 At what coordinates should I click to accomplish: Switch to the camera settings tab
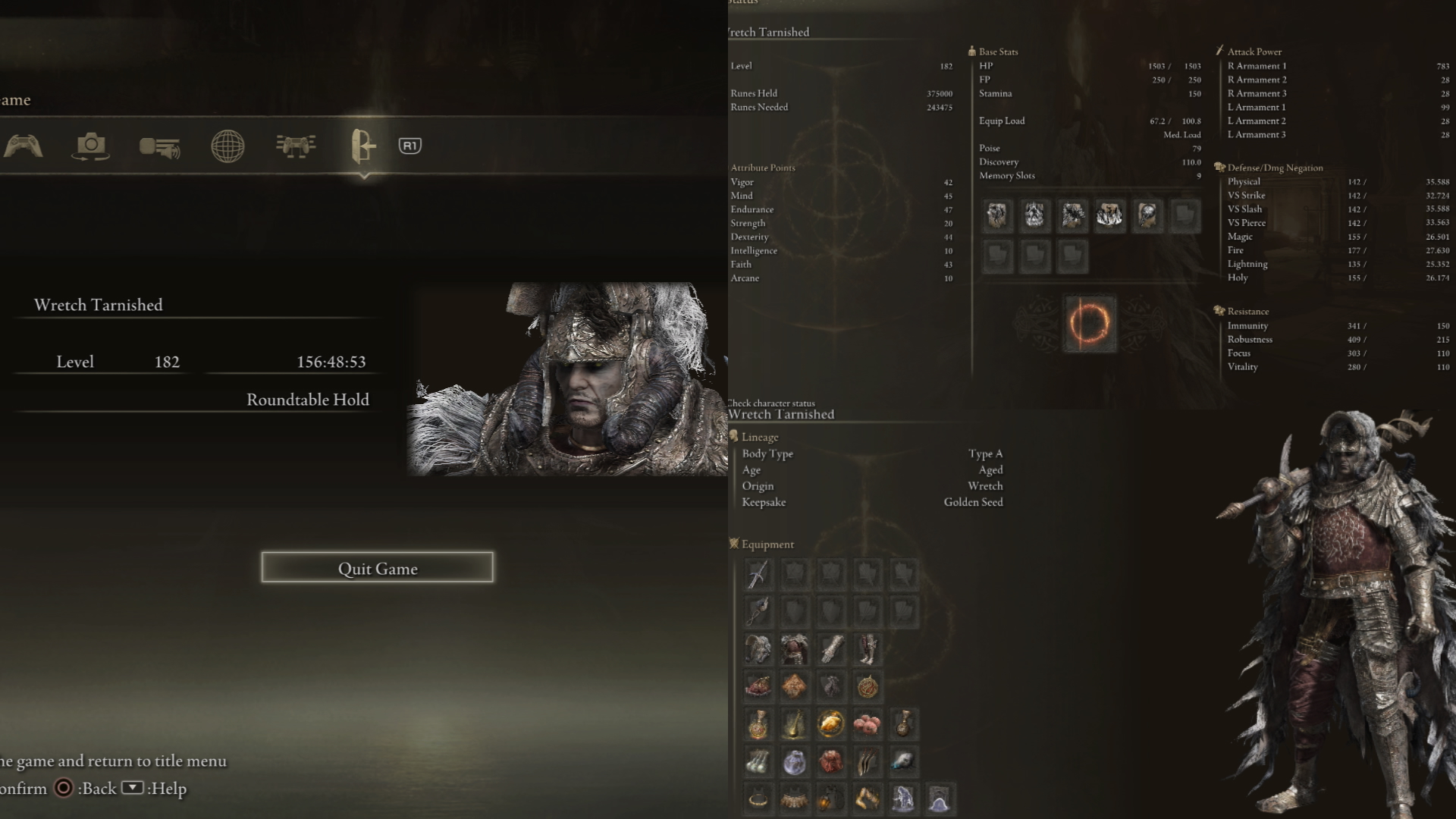pyautogui.click(x=90, y=146)
